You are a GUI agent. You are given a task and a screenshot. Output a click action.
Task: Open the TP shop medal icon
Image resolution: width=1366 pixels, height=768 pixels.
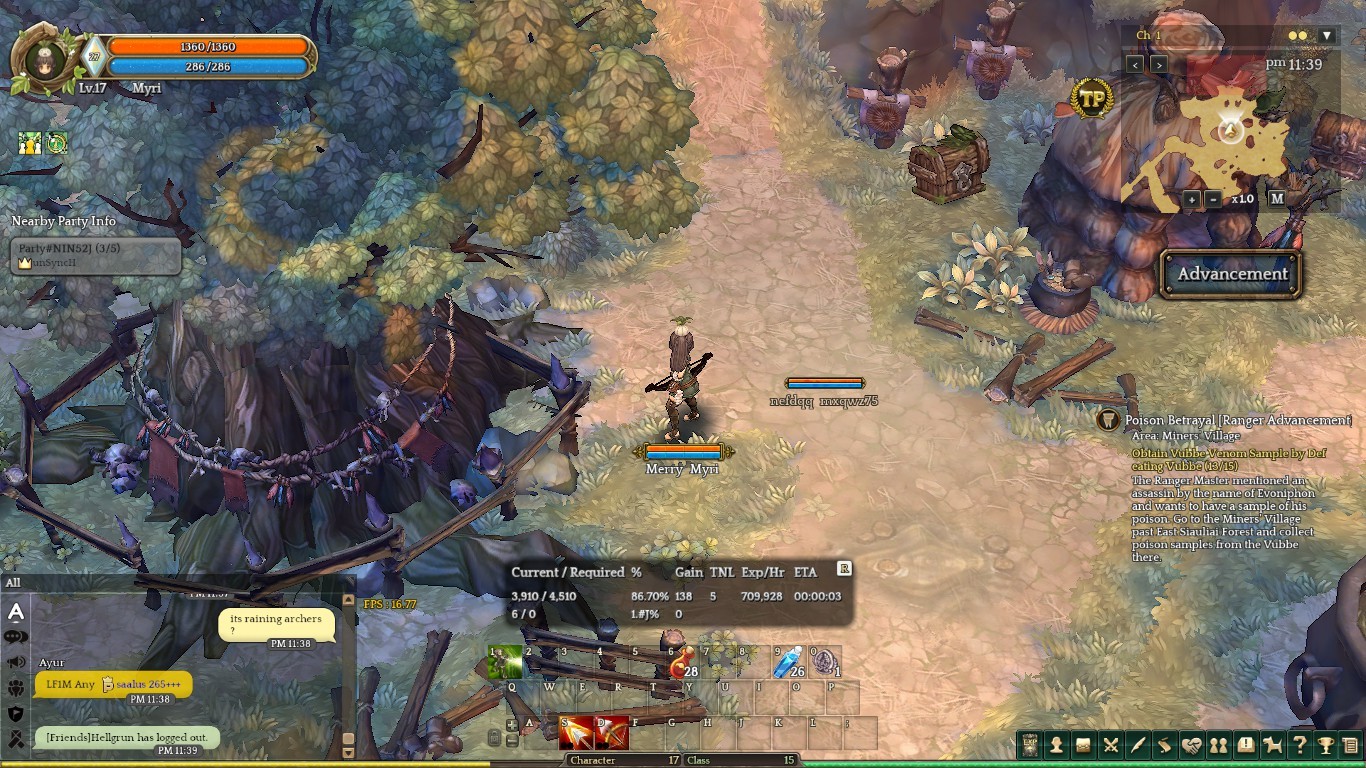click(x=1092, y=99)
